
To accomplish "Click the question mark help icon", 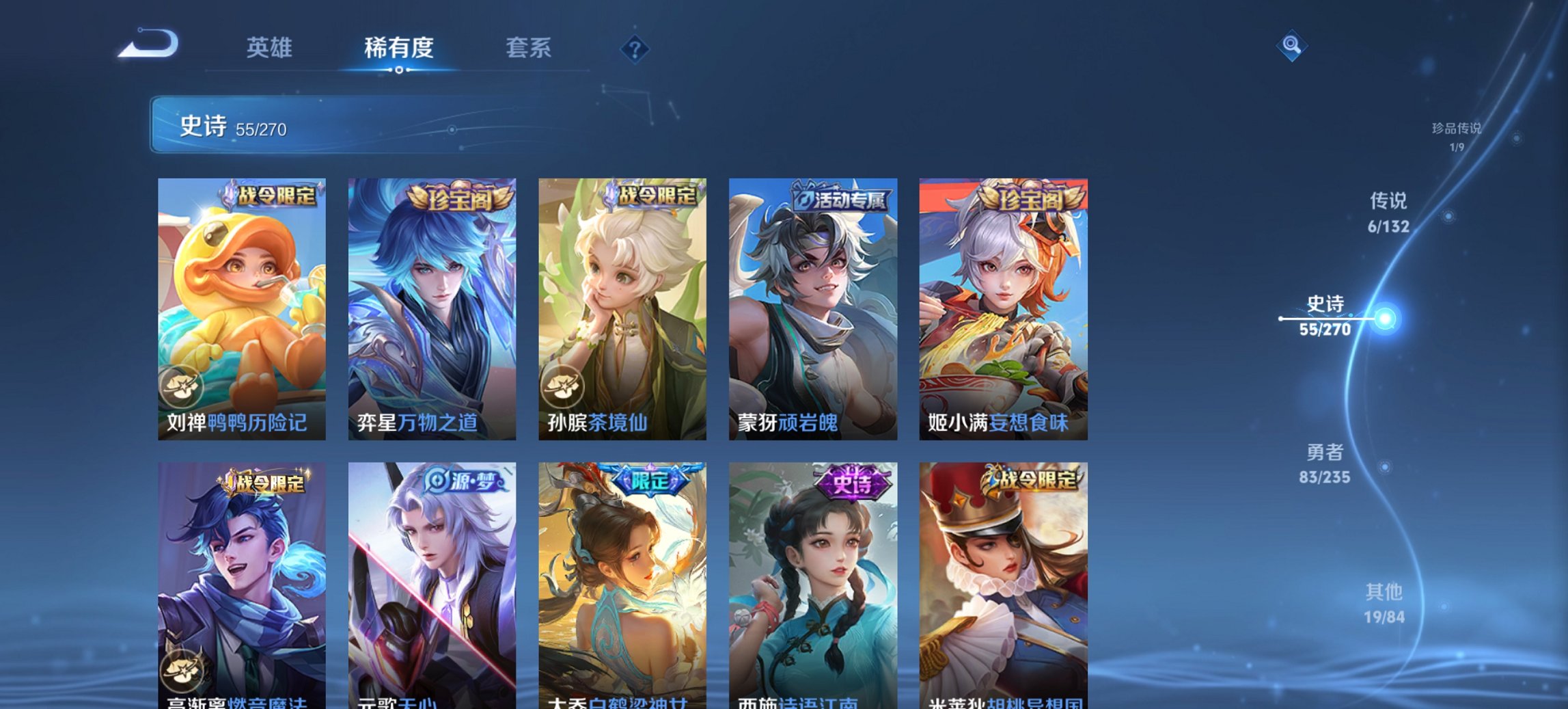I will (633, 48).
